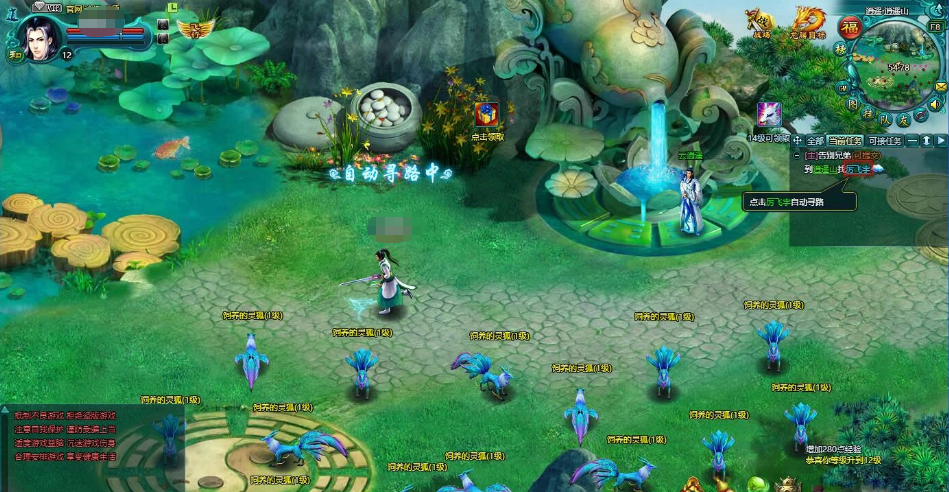Collapse the main quest tracker entry
The image size is (949, 492).
(797, 155)
